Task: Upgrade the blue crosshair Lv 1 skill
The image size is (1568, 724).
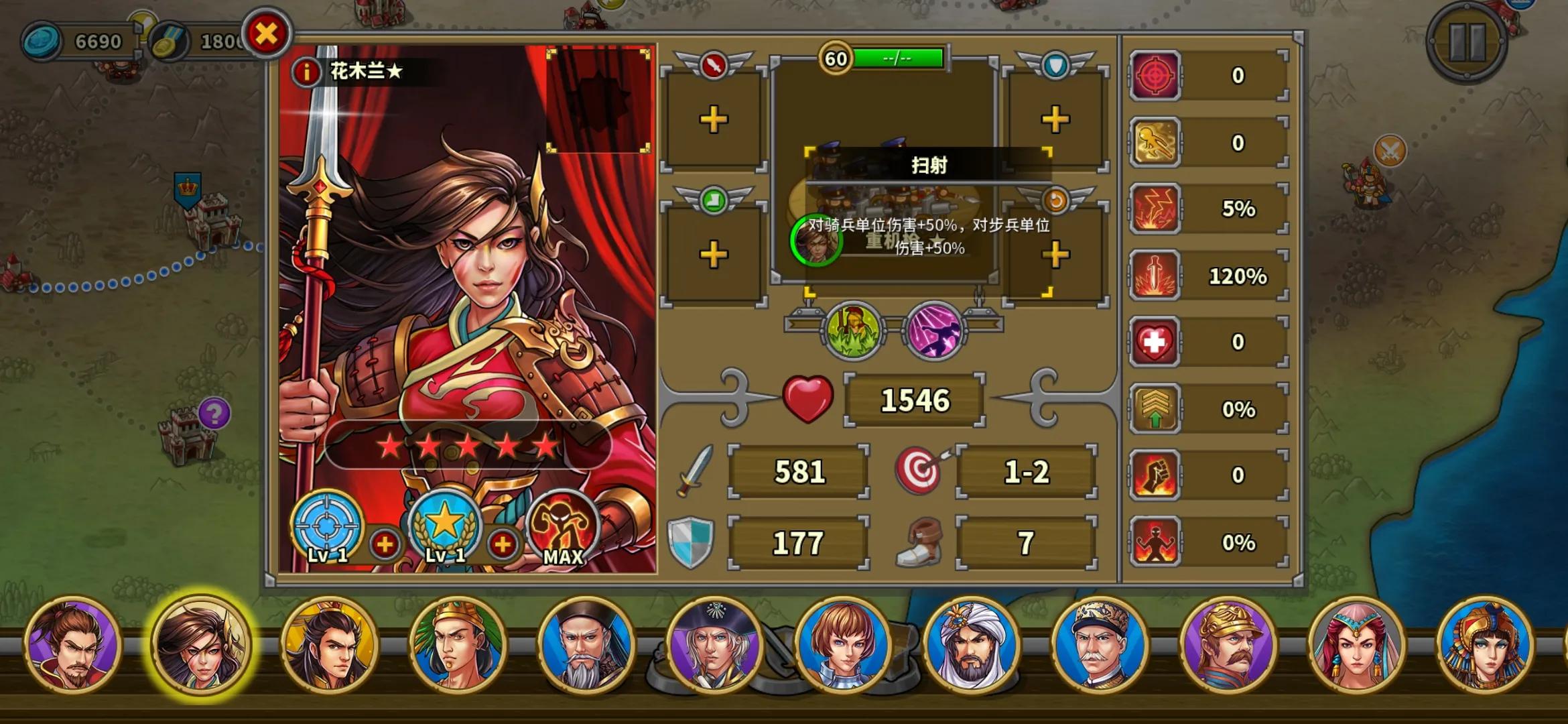Action: coord(385,544)
